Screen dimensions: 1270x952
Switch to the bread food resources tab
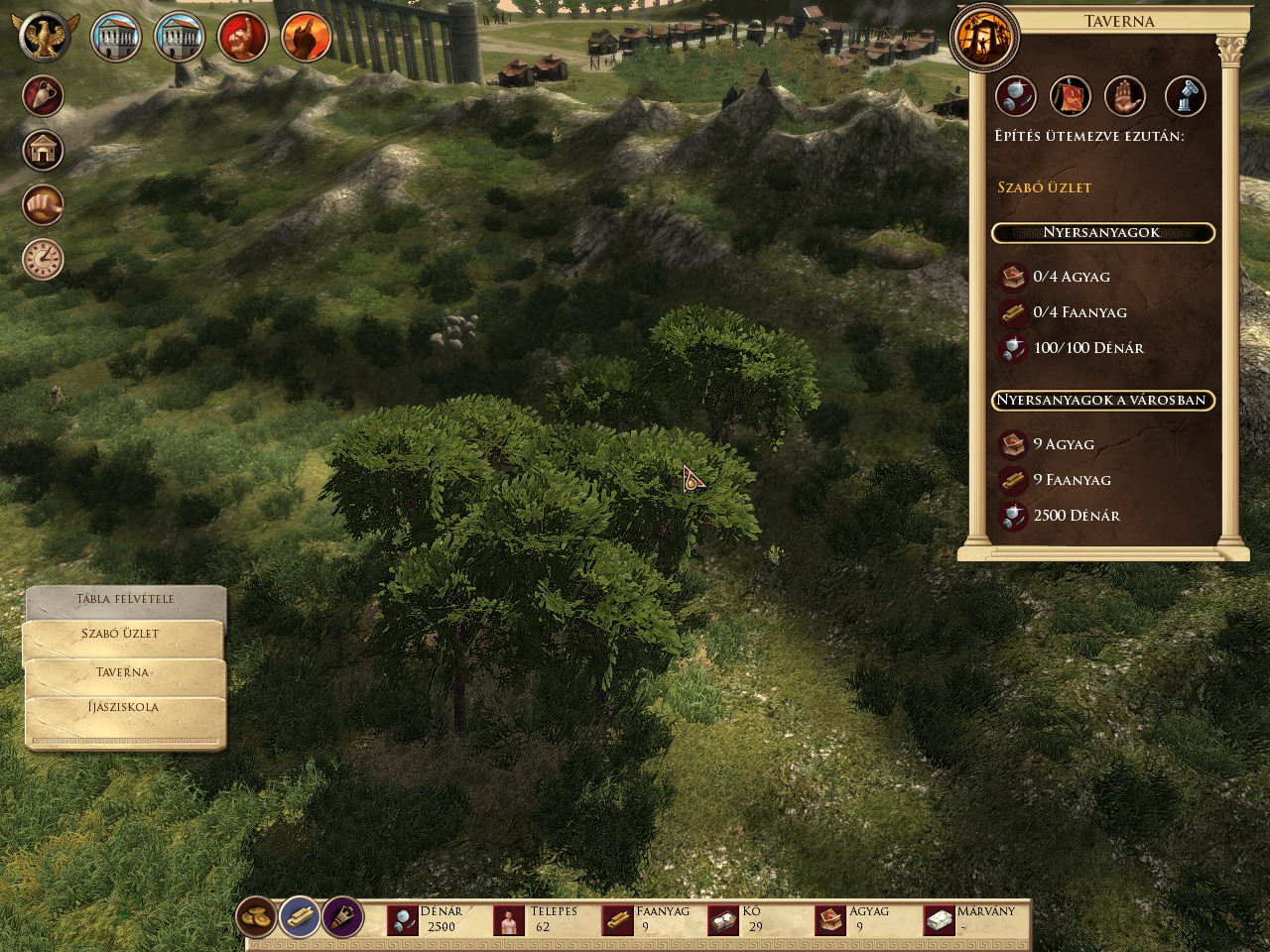click(x=257, y=917)
